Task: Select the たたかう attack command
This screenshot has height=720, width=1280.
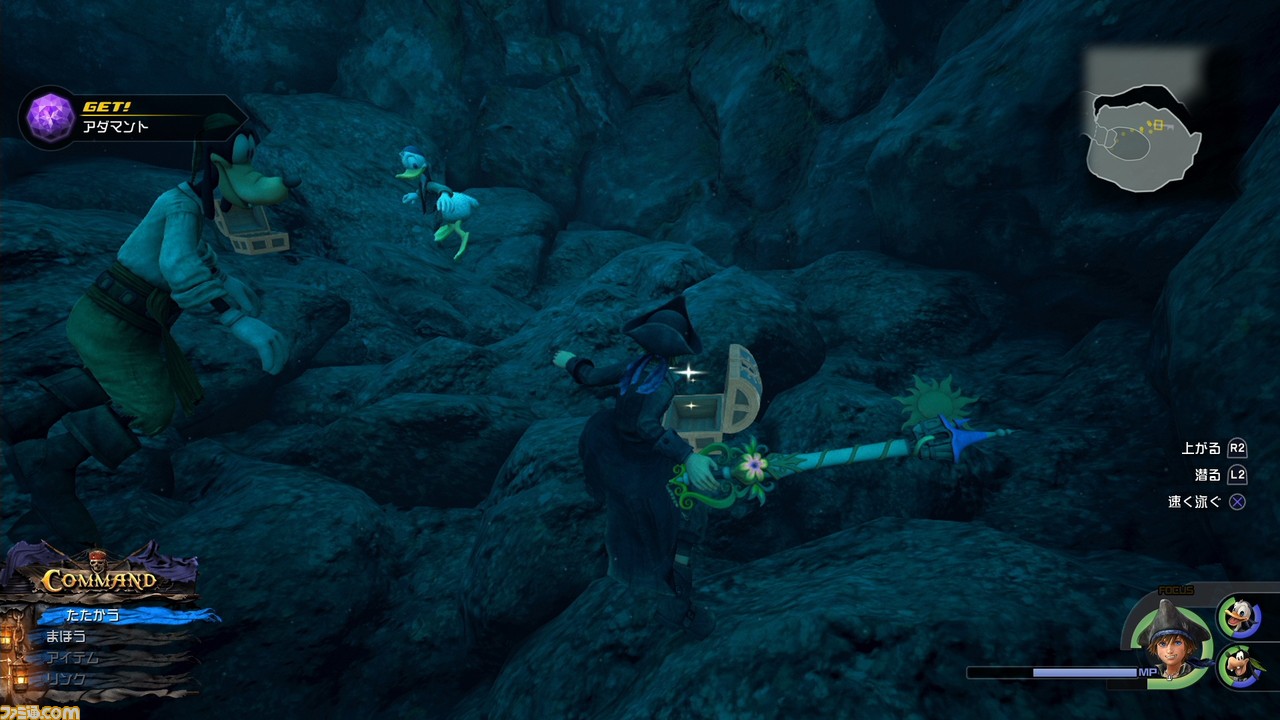Action: click(x=93, y=614)
